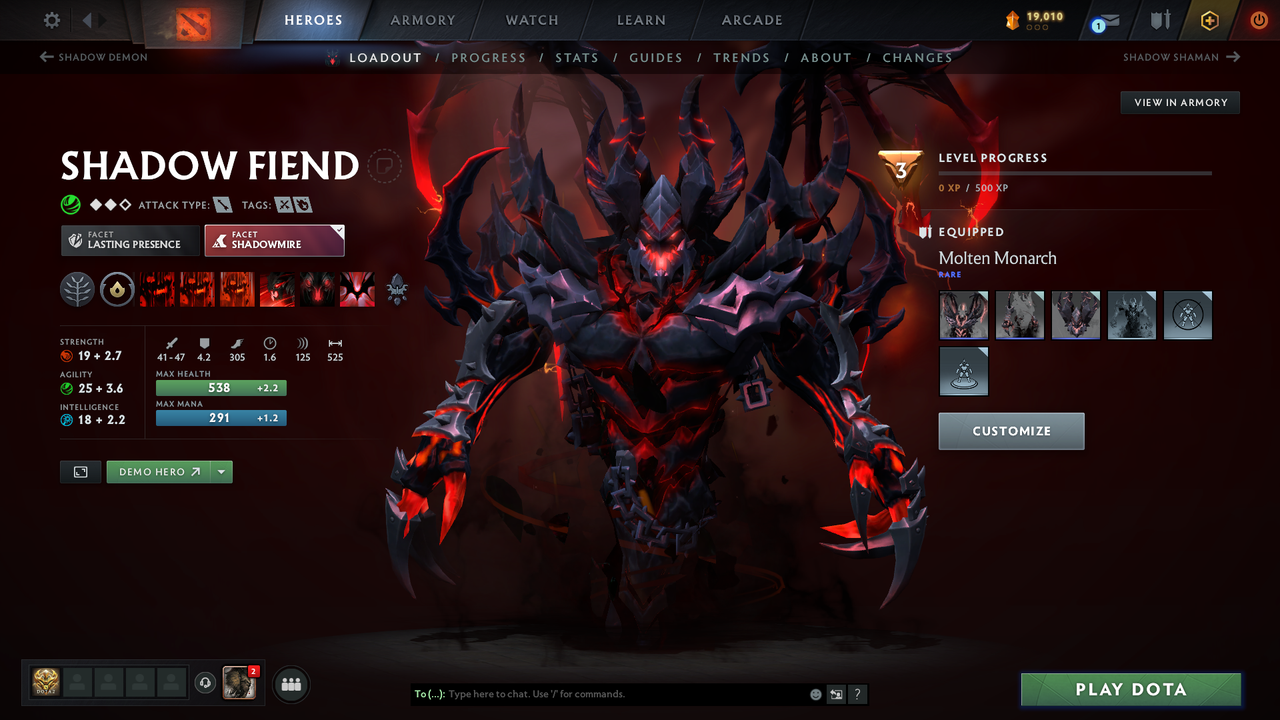Open the talent tree icon

point(77,289)
